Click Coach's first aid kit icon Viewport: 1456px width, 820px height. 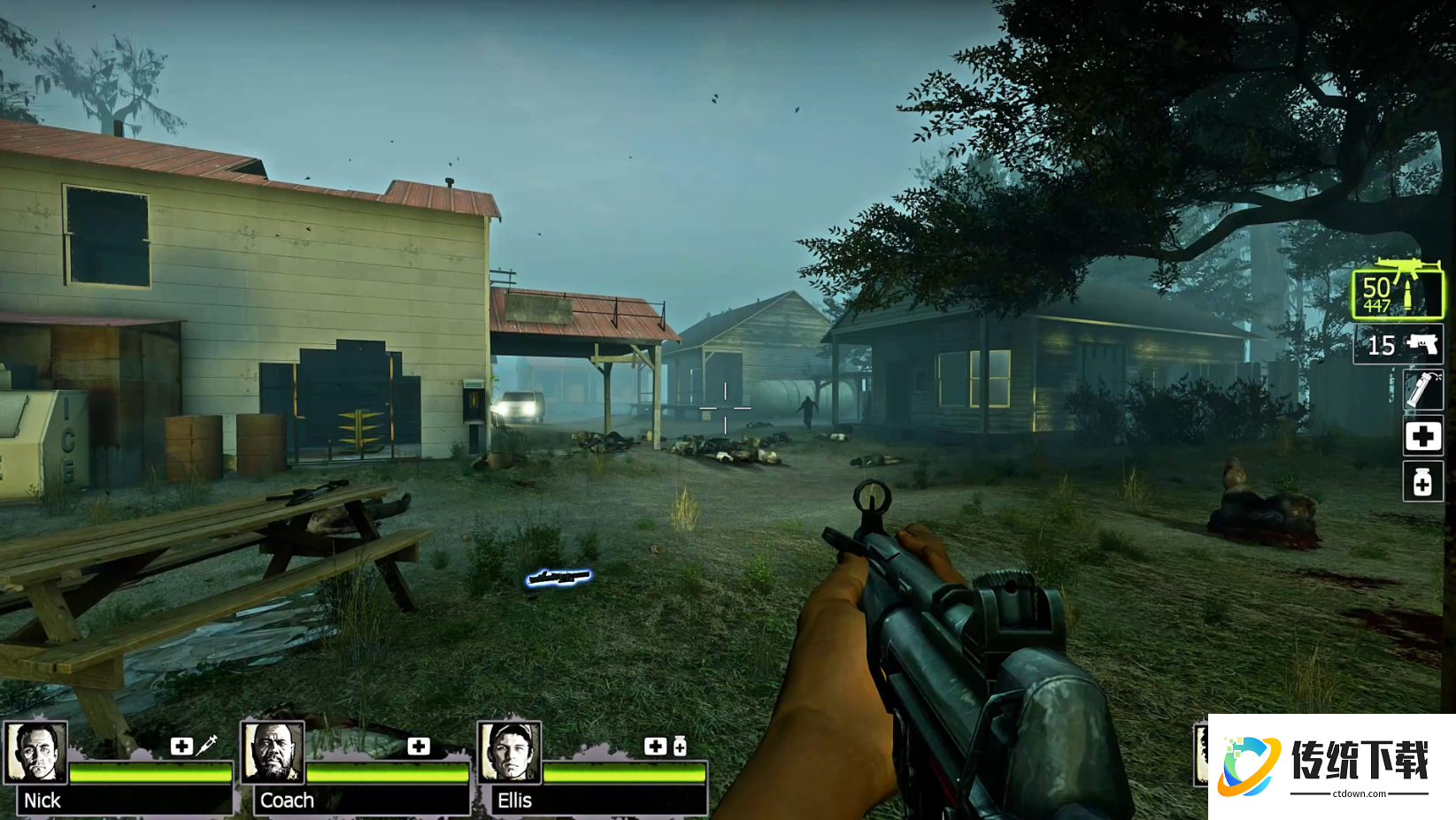pos(419,747)
